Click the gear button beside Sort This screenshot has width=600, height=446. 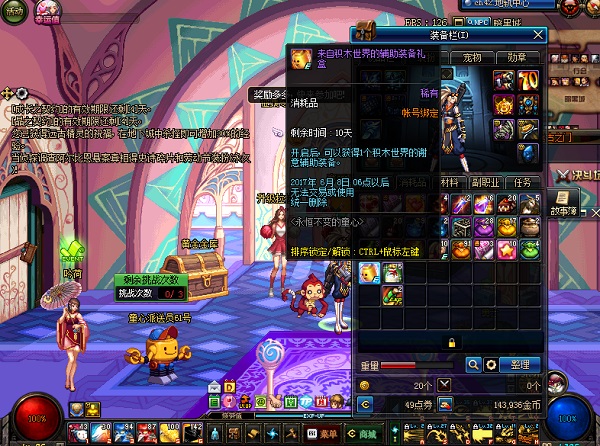coord(491,365)
